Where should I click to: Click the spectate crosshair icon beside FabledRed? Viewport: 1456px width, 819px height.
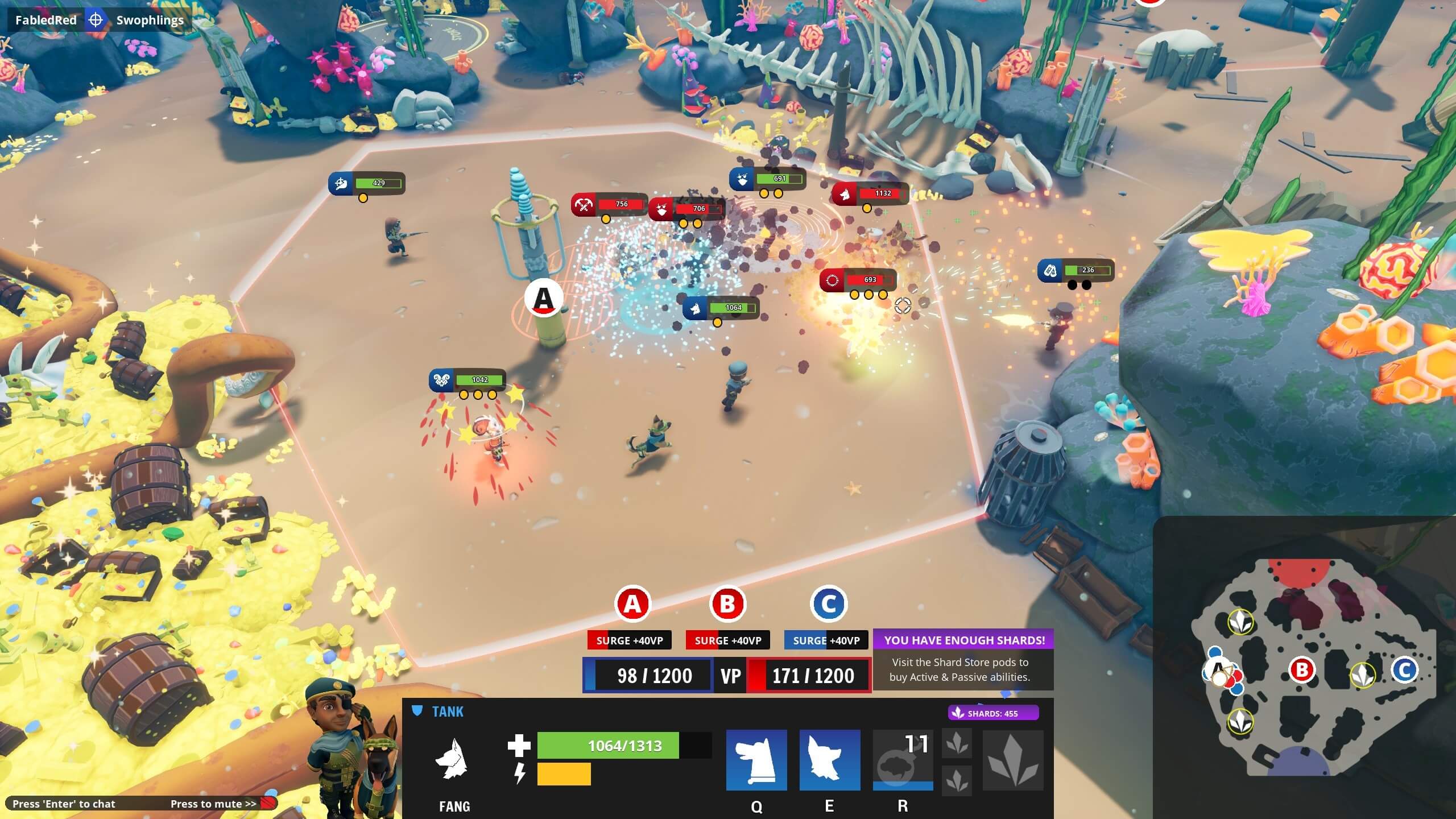[96, 20]
